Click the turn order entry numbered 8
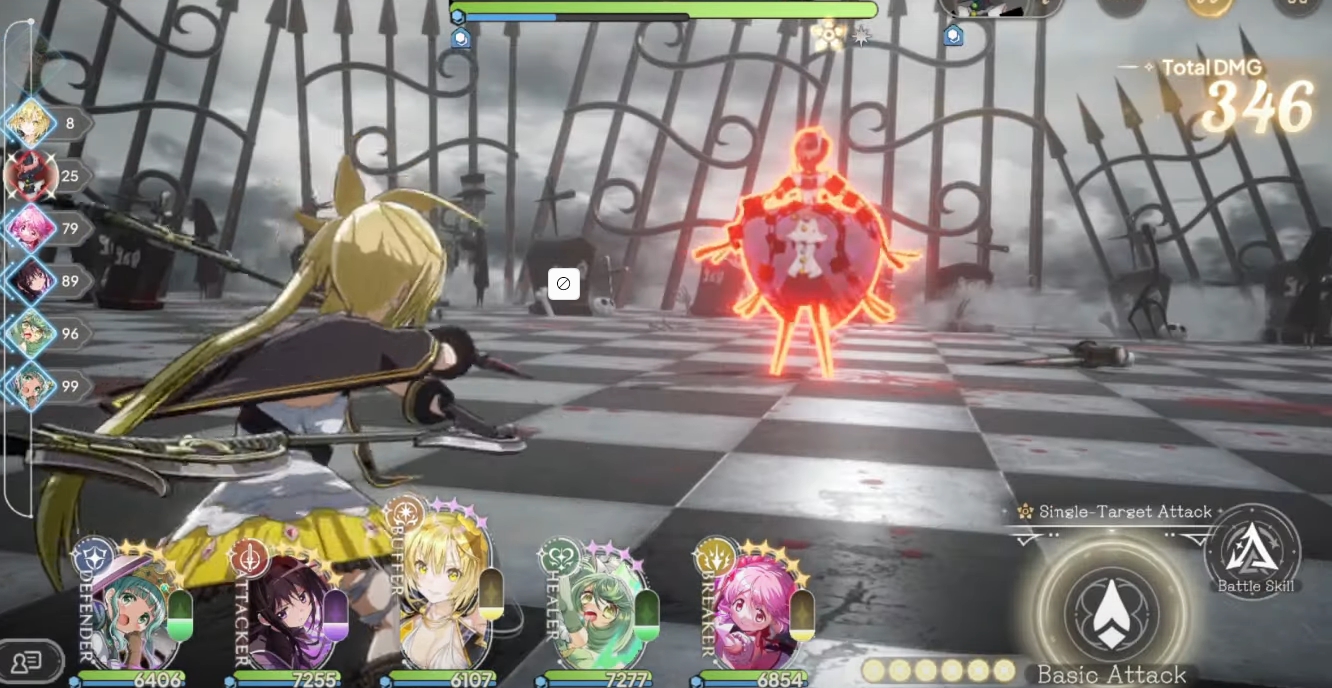The image size is (1332, 688). (x=30, y=124)
